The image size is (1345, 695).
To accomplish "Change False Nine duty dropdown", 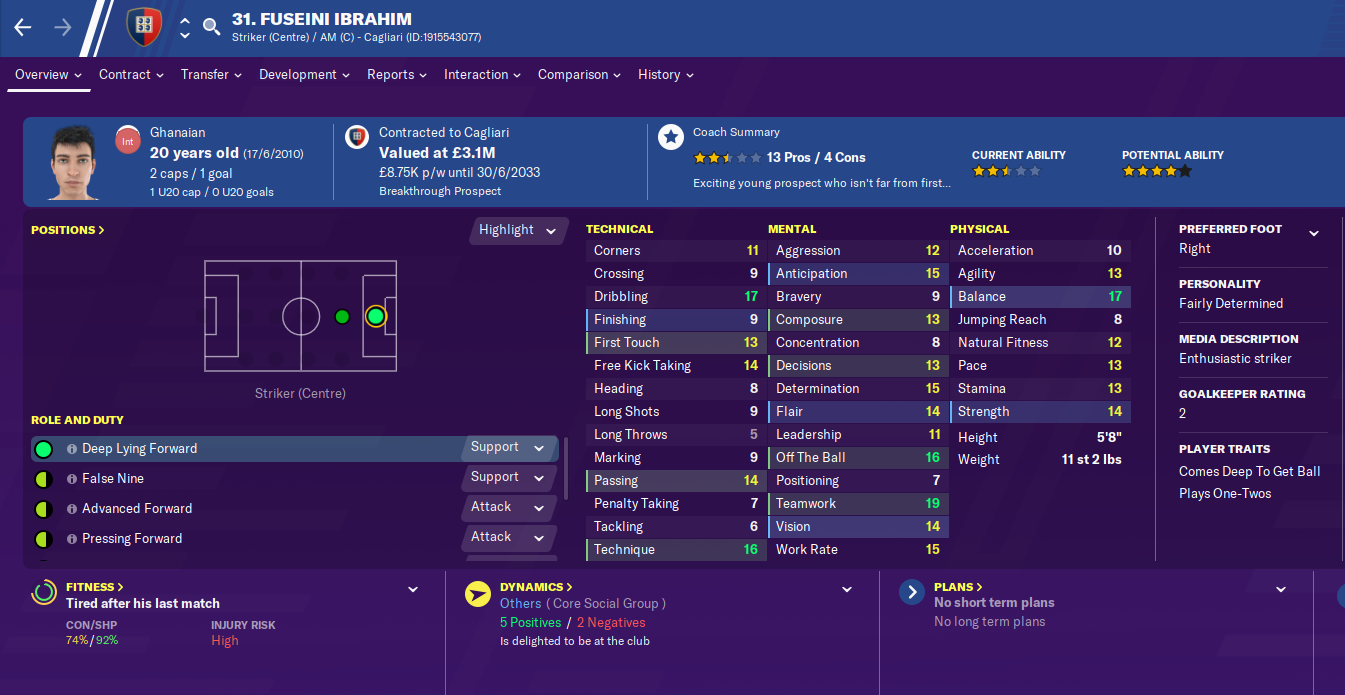I will 508,478.
